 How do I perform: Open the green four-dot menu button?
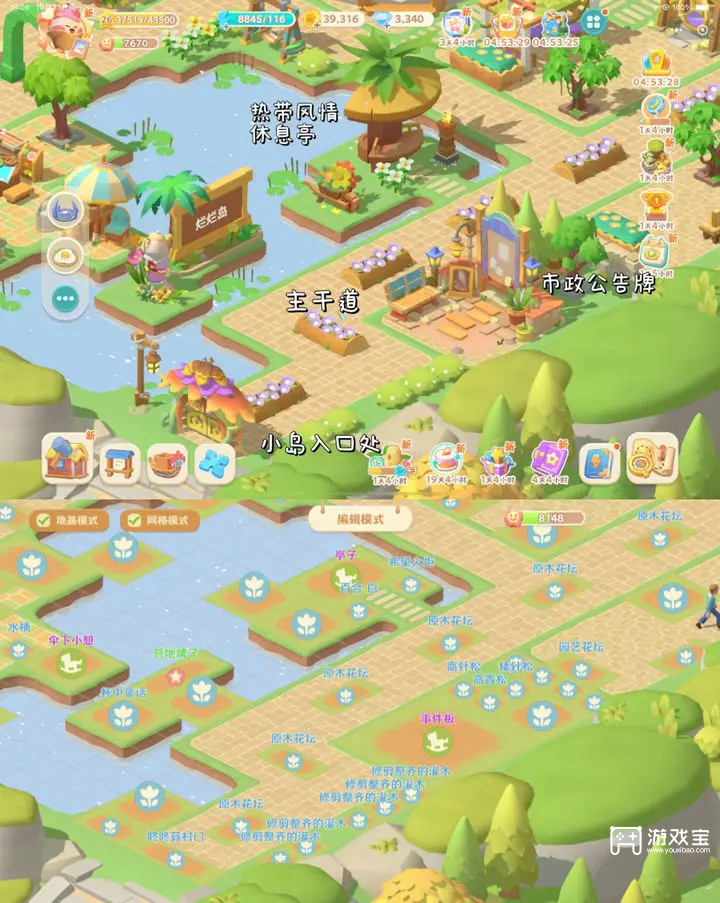pos(594,22)
